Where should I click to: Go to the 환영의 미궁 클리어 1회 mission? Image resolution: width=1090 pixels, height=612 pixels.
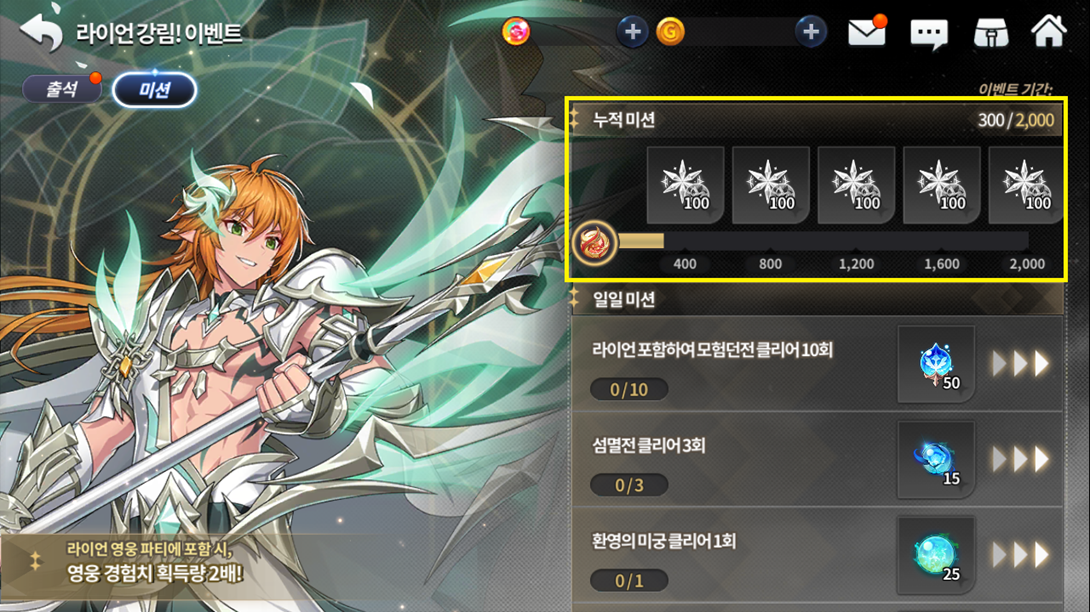1020,554
